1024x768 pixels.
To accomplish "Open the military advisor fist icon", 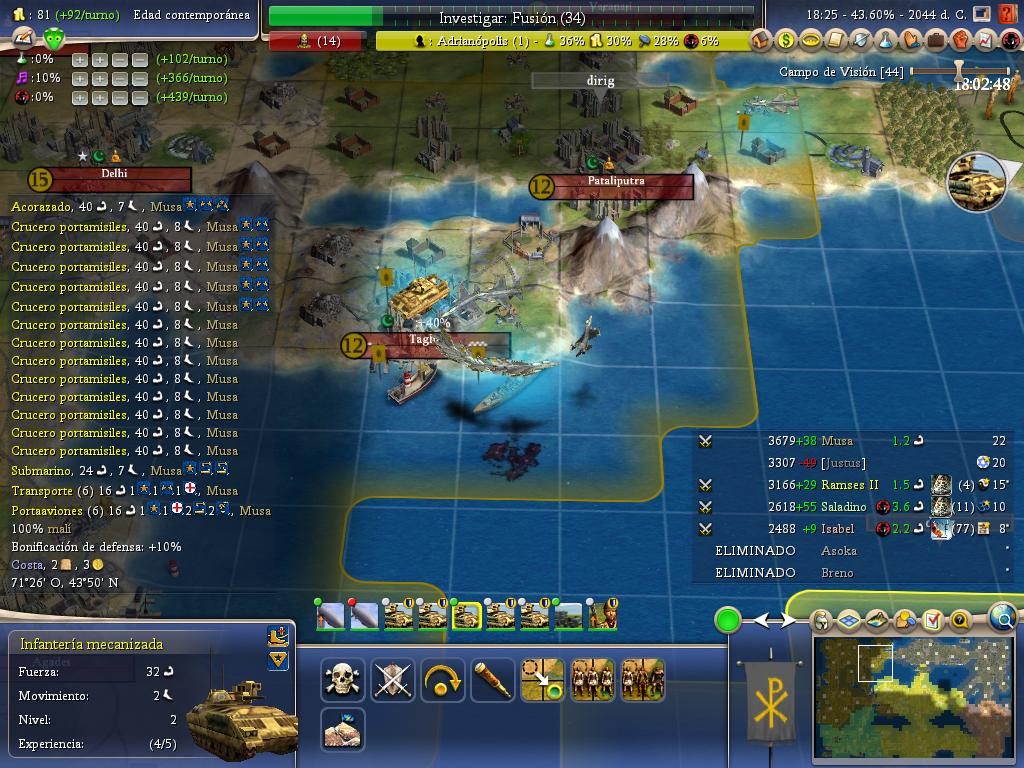I will pyautogui.click(x=961, y=41).
